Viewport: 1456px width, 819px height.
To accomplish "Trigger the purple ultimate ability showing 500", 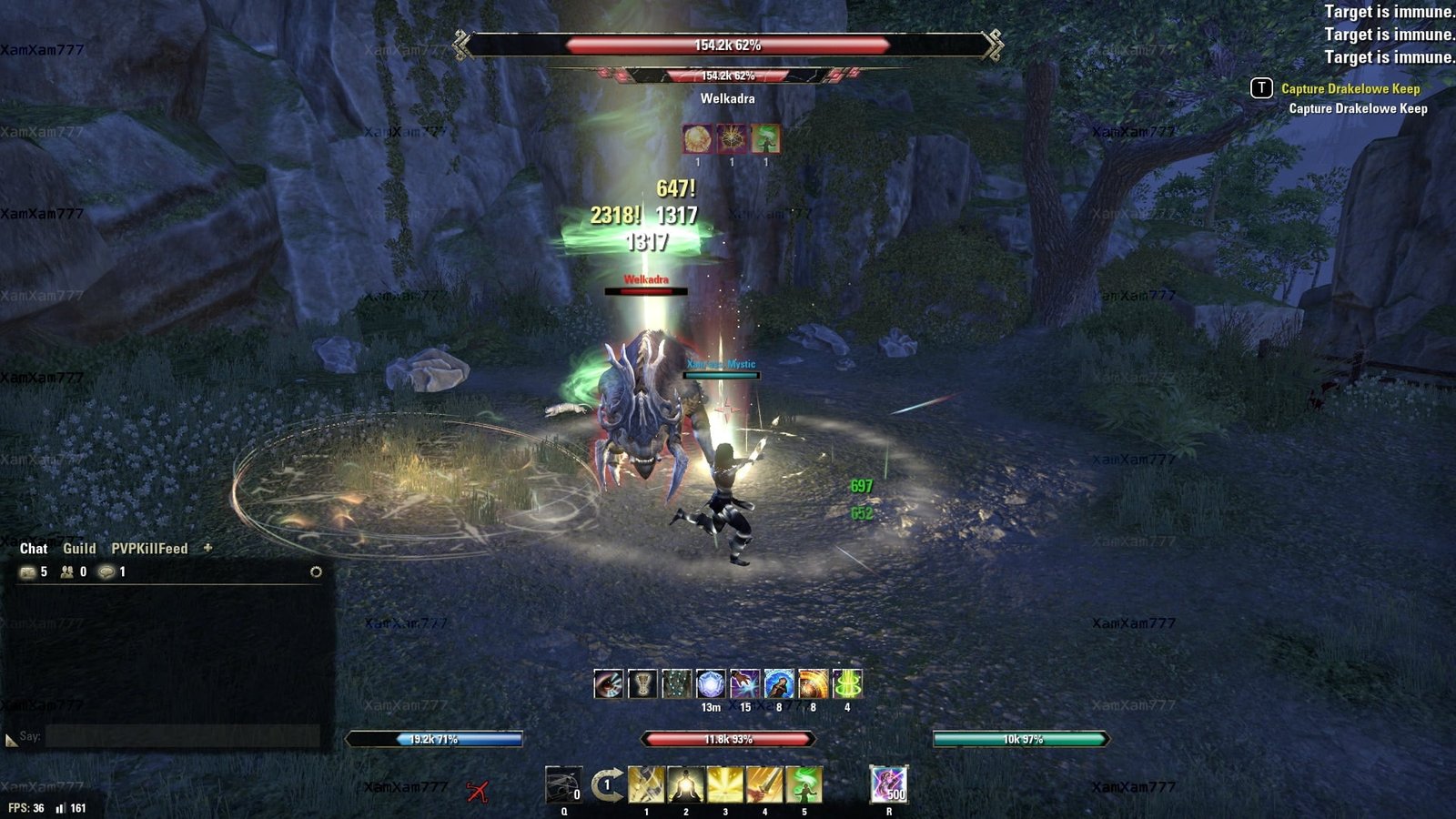I will 888,784.
